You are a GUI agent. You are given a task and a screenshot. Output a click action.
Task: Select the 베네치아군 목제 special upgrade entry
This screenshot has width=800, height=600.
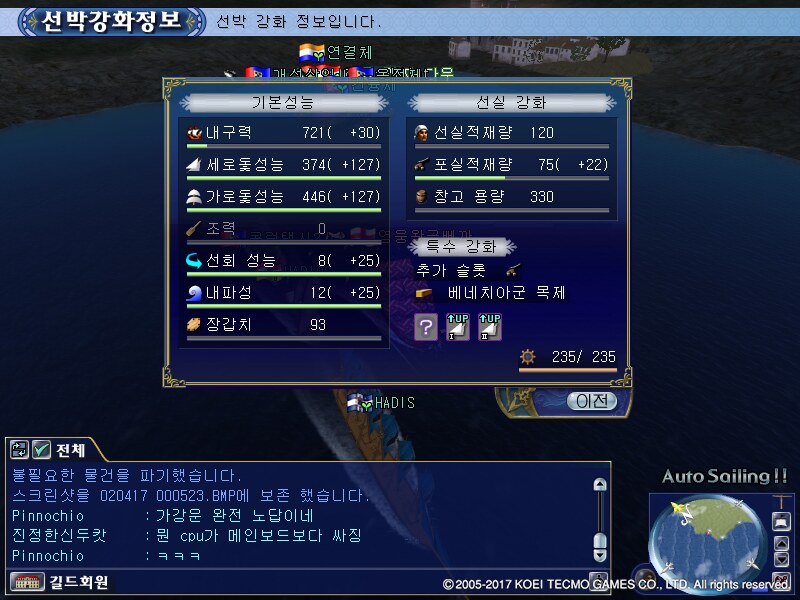(x=505, y=293)
